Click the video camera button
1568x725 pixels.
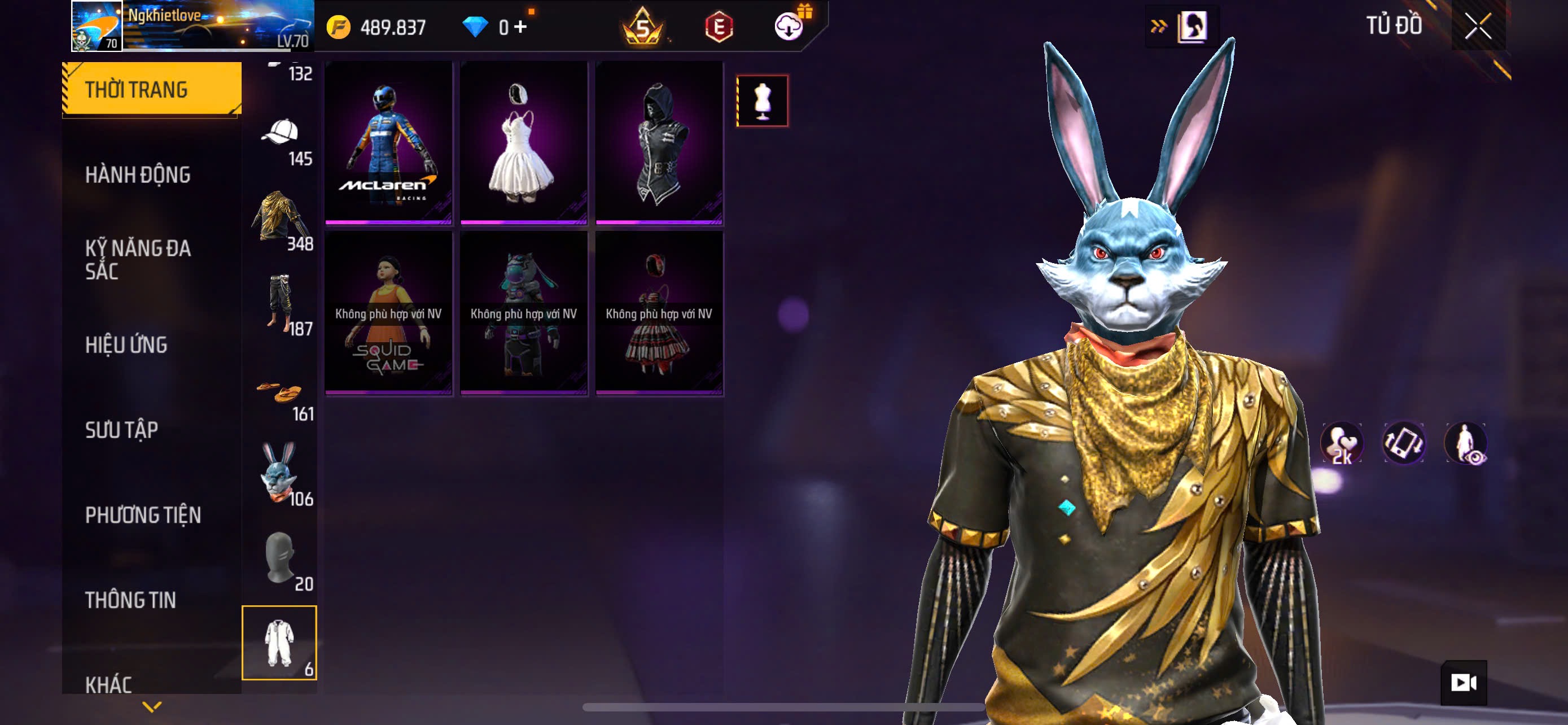point(1464,683)
